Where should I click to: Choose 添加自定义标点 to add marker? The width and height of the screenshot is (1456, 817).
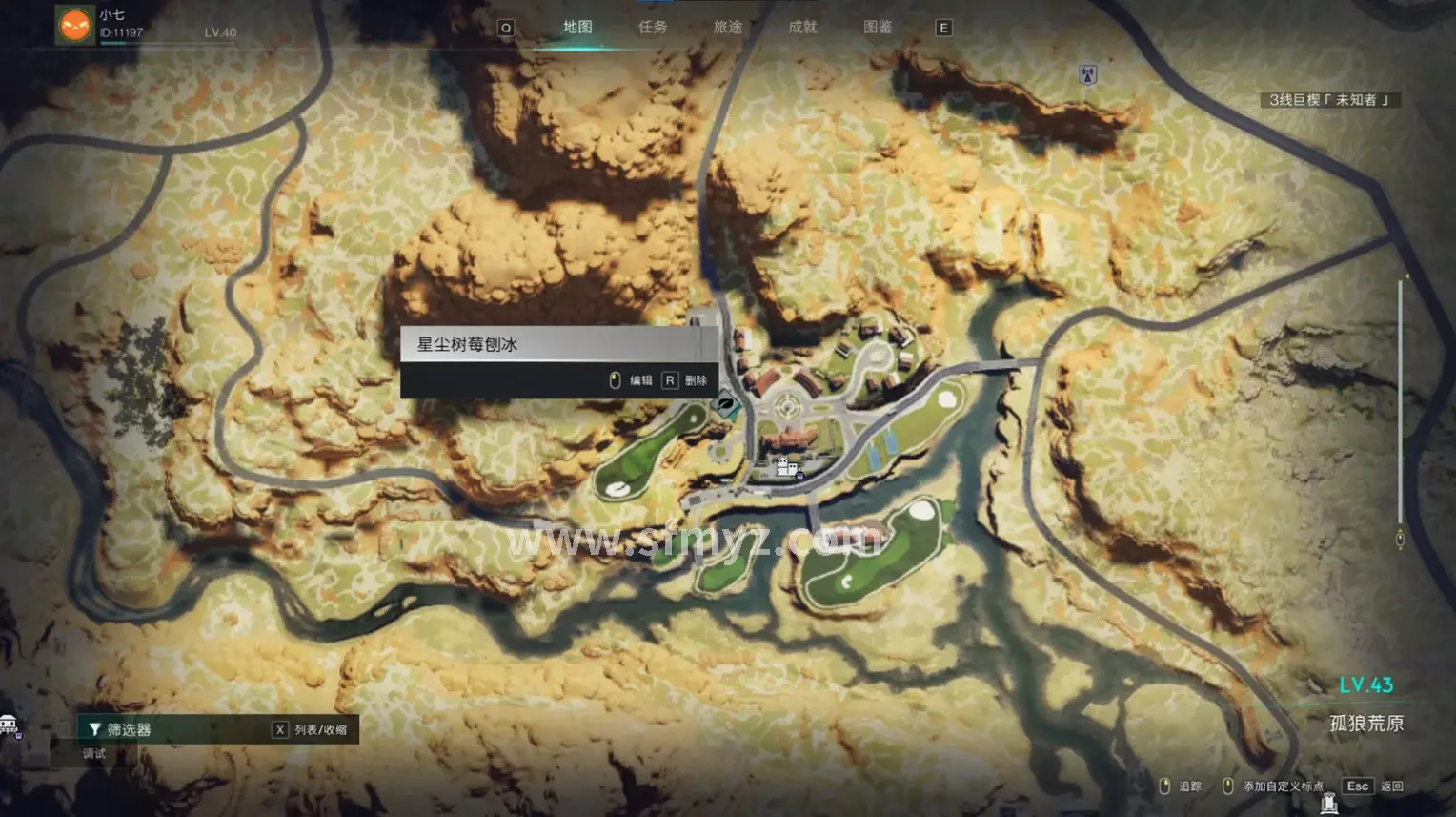(1275, 786)
